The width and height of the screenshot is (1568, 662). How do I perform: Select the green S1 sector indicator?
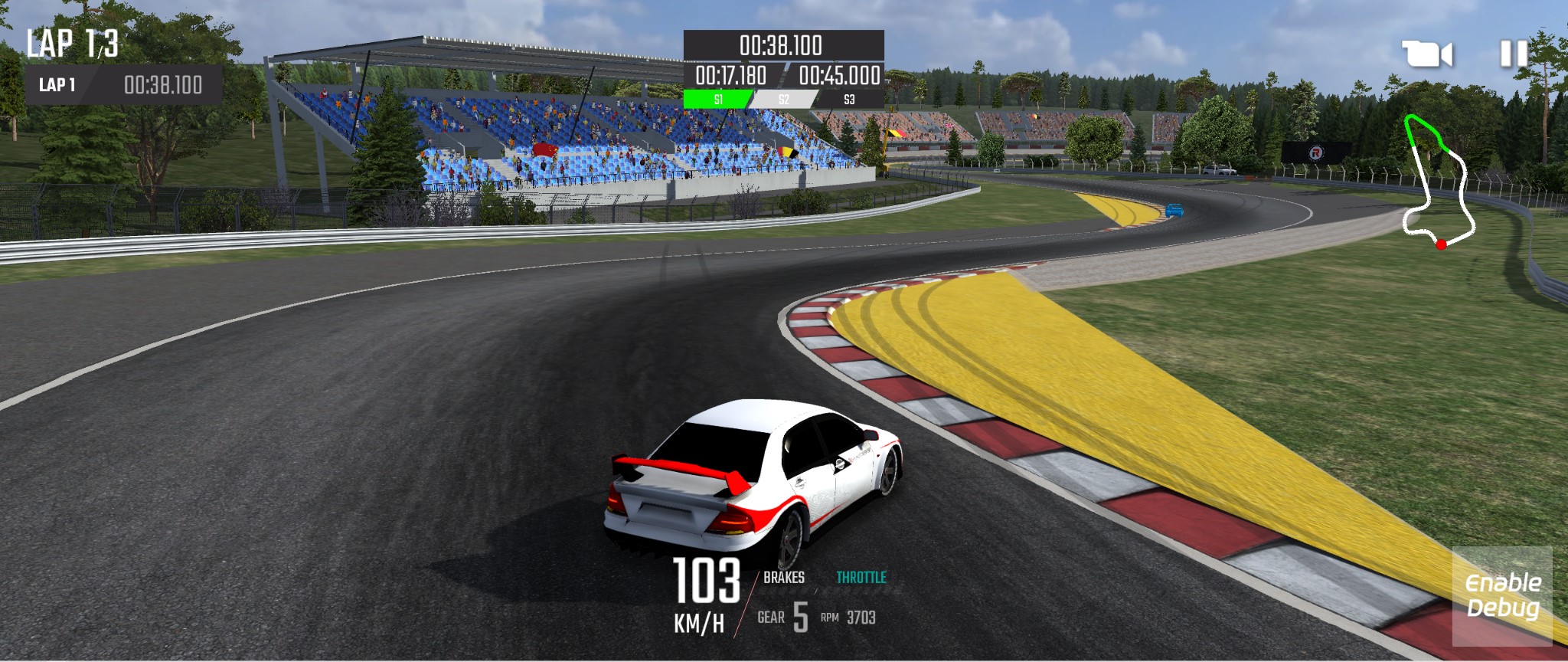(x=718, y=97)
